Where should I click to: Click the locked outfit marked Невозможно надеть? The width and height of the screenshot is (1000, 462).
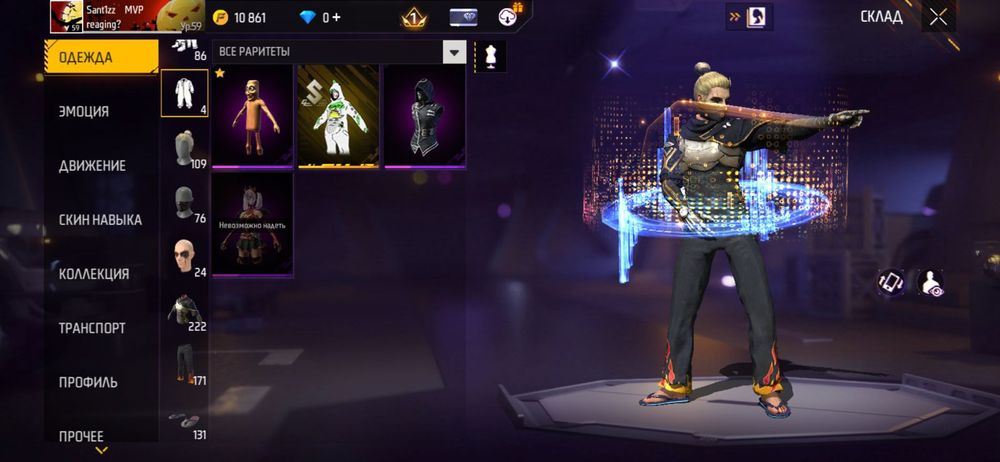(252, 225)
